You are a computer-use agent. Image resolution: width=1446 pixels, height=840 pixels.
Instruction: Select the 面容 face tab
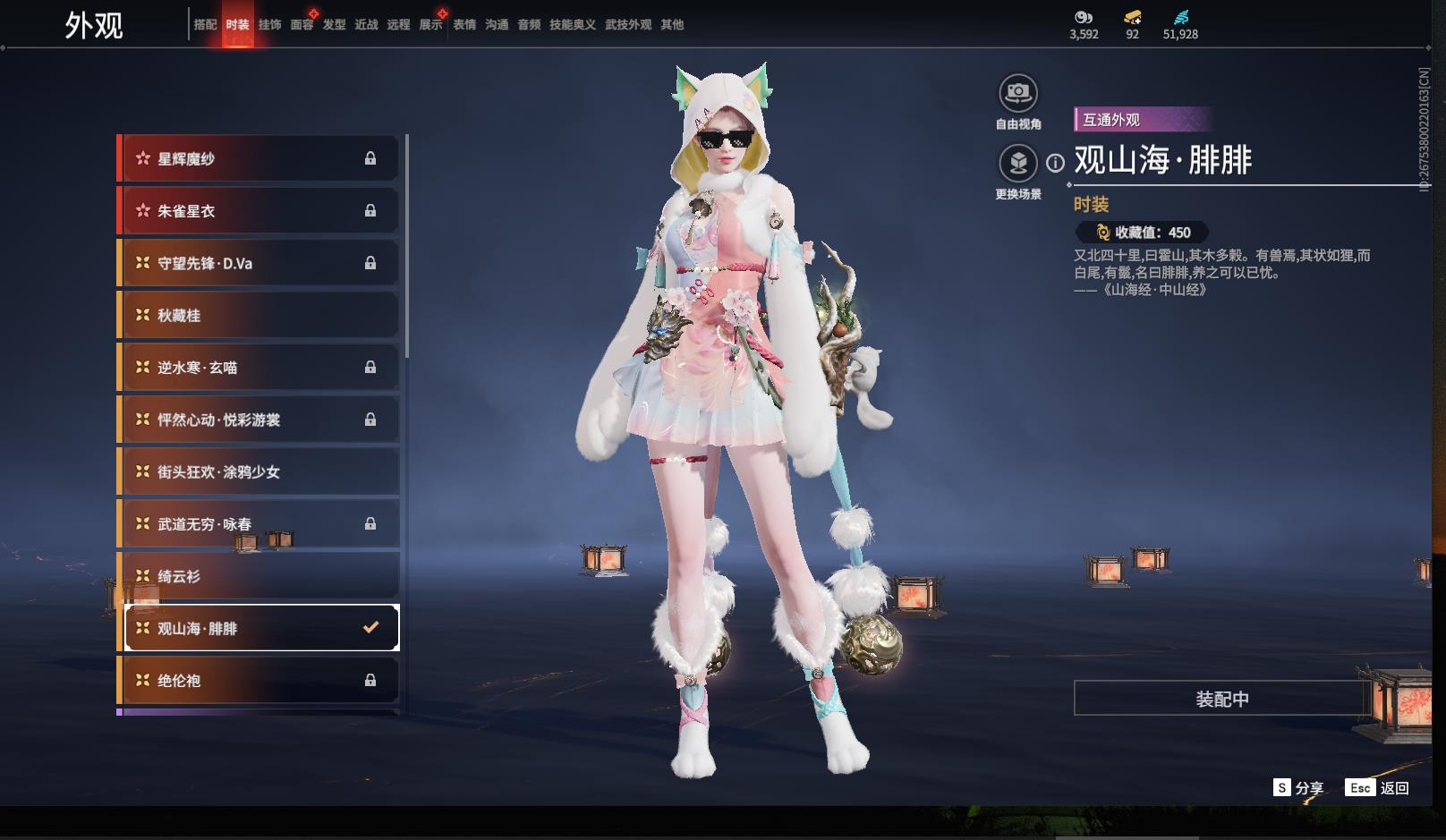pos(302,25)
